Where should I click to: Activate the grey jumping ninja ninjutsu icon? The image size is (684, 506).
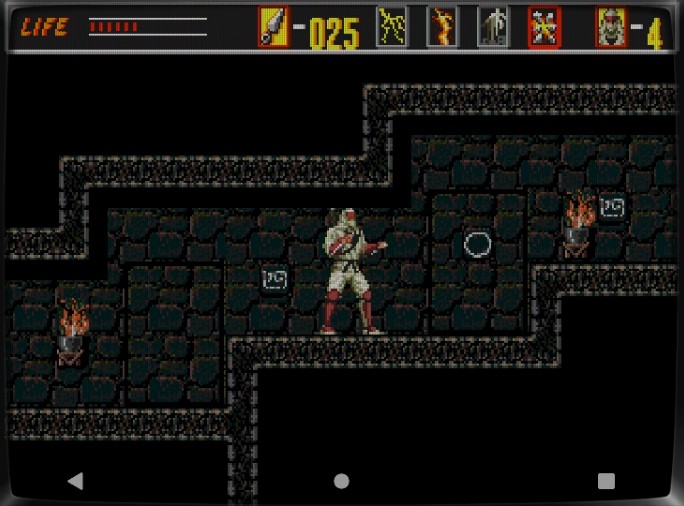(492, 27)
